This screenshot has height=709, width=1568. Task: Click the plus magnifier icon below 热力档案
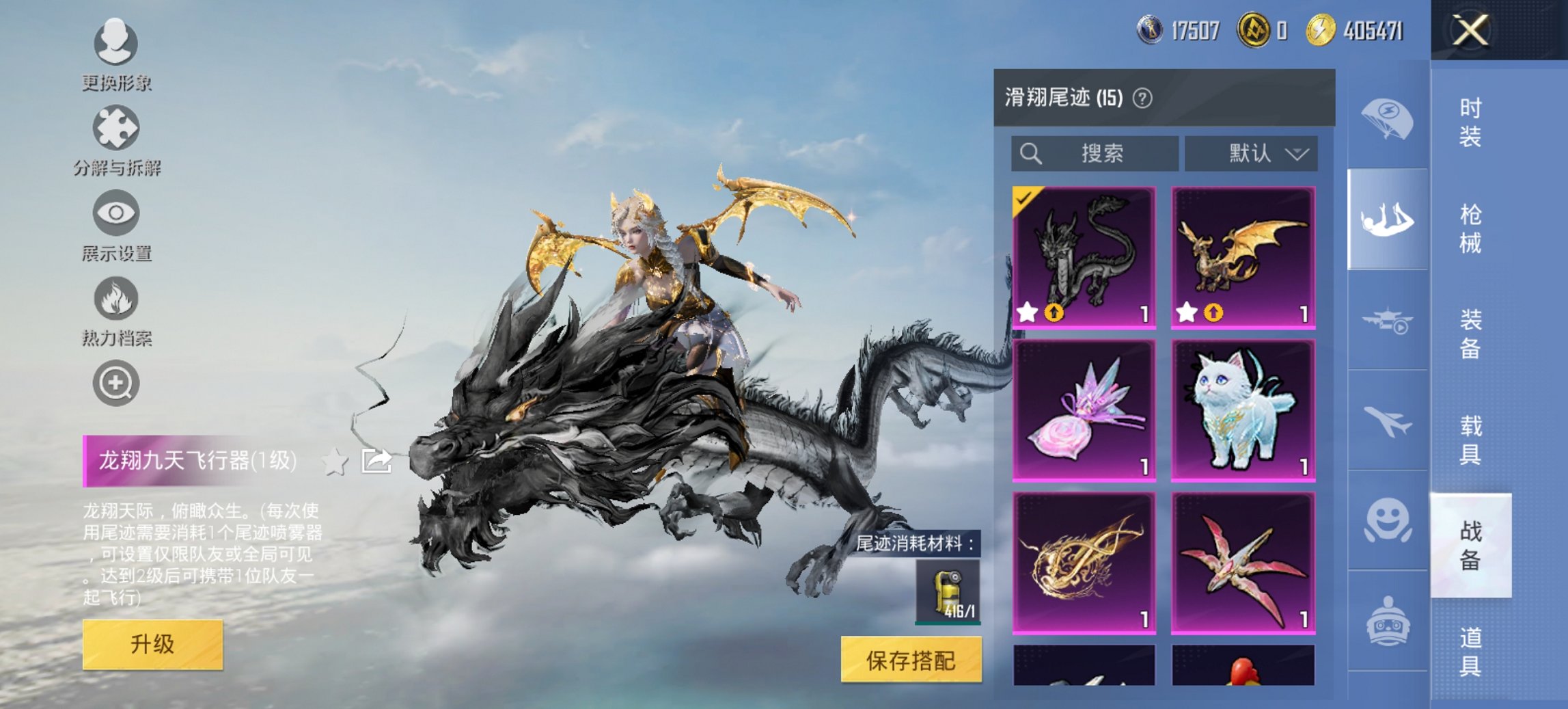coord(118,384)
